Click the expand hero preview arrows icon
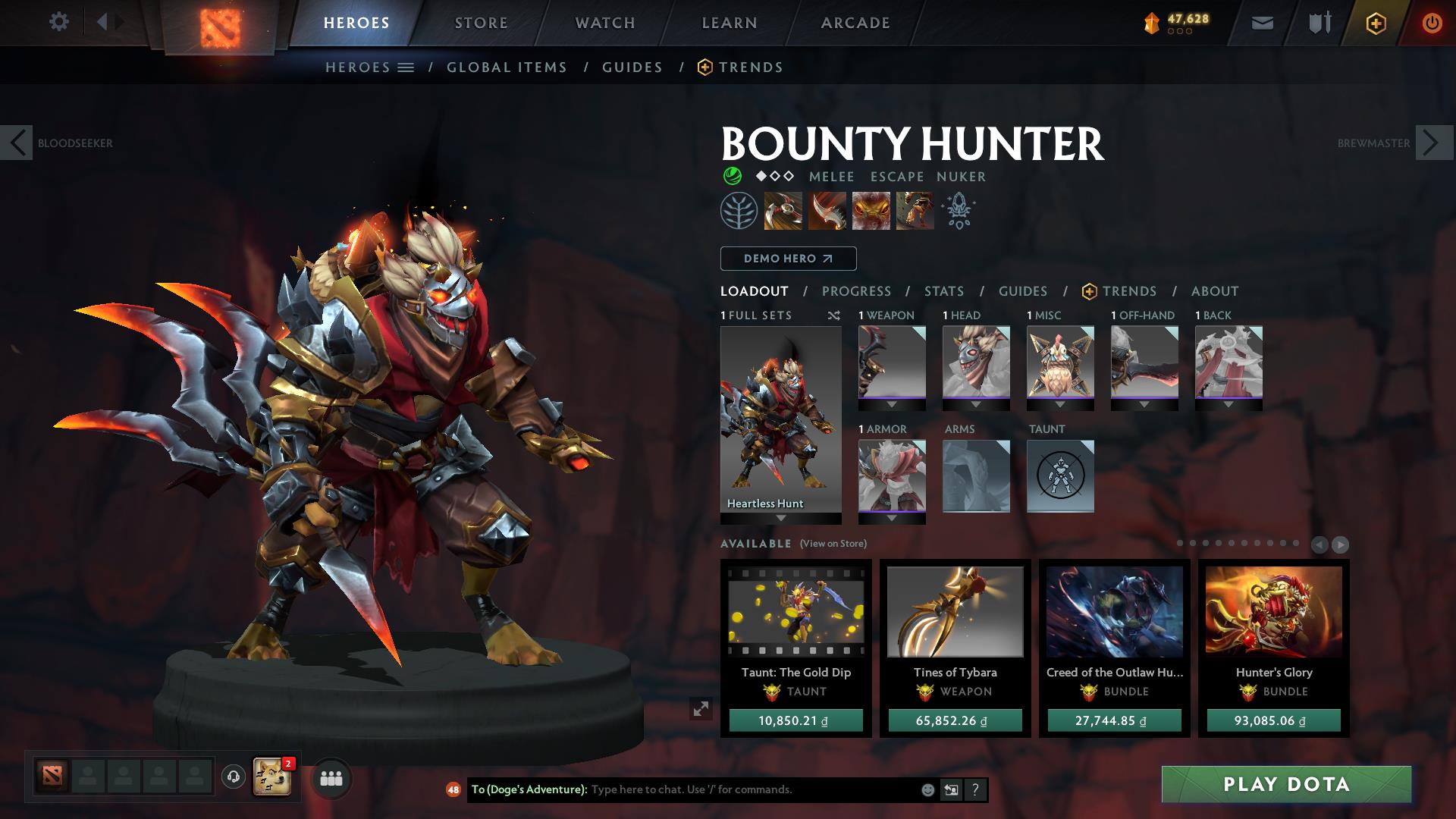 (x=700, y=709)
